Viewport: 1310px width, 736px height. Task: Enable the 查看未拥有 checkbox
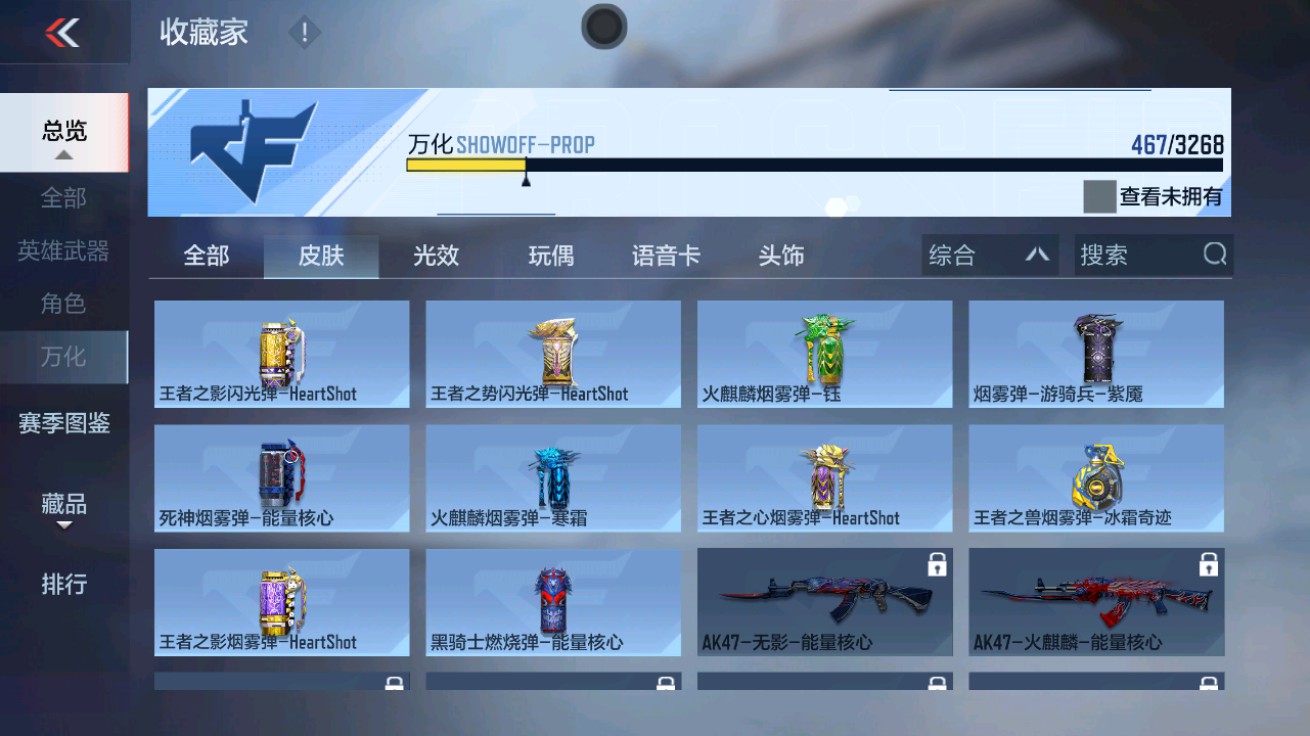coord(1098,197)
